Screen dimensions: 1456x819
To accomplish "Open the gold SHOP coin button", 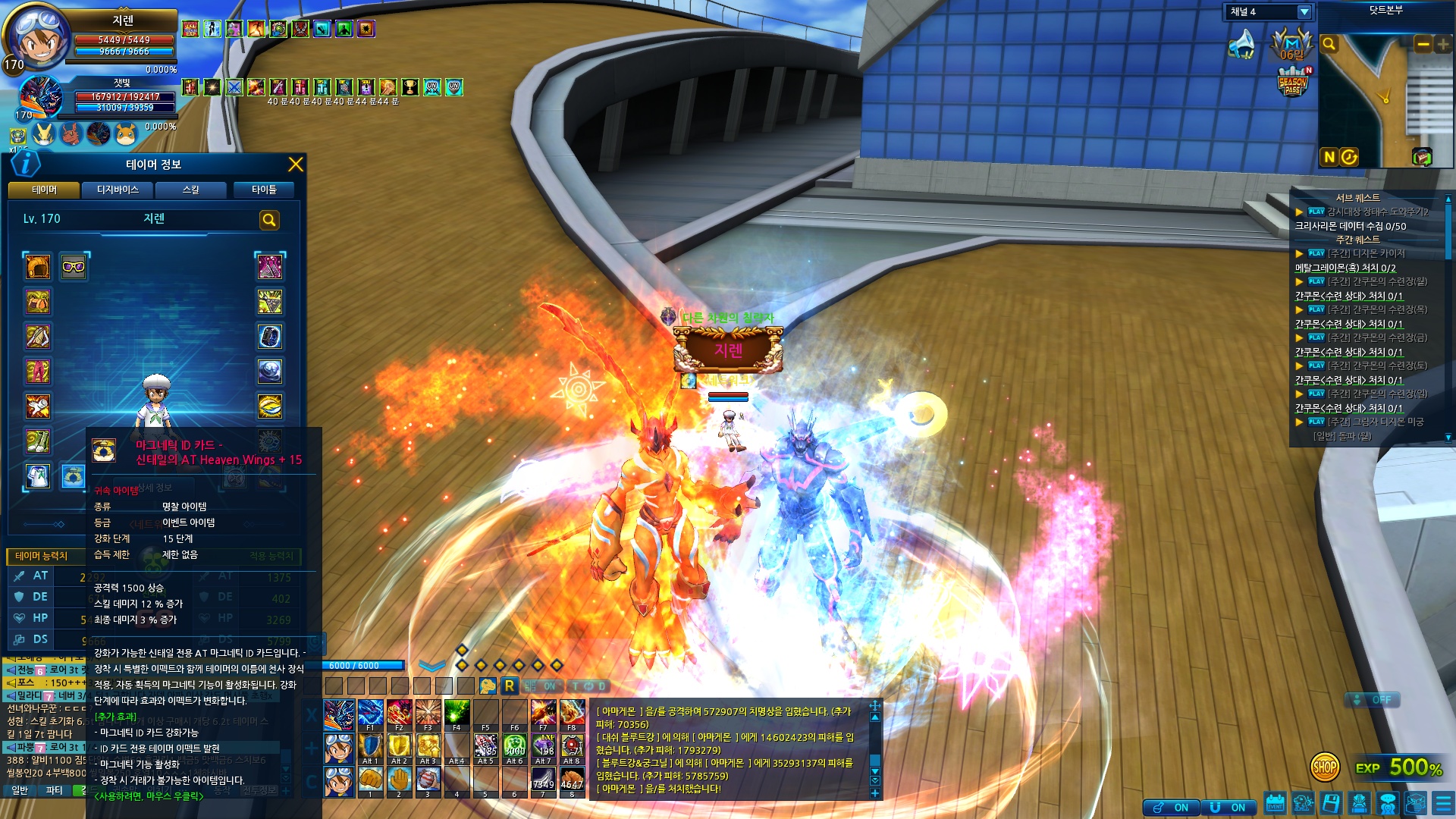I will click(x=1324, y=767).
